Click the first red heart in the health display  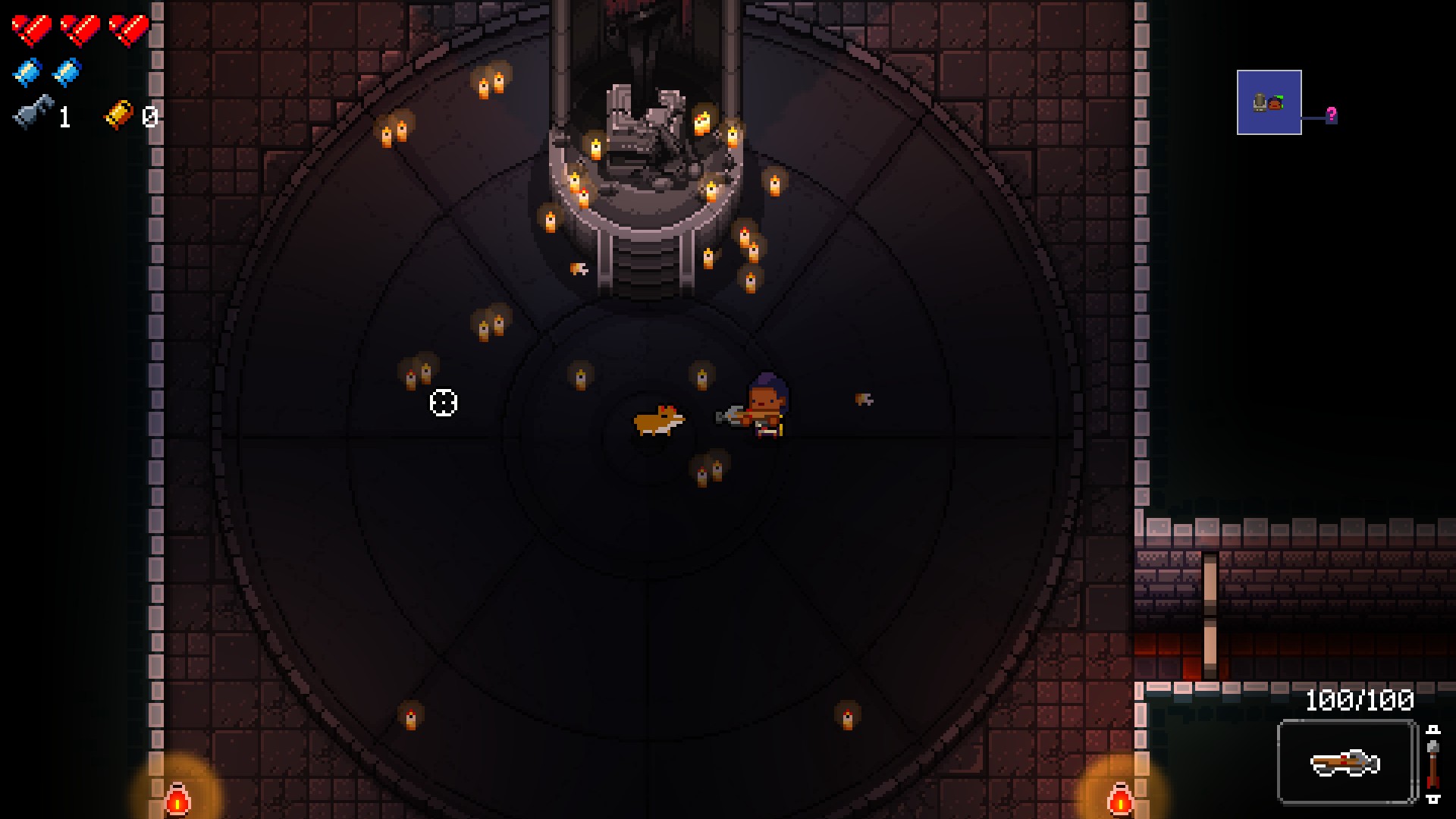click(32, 29)
